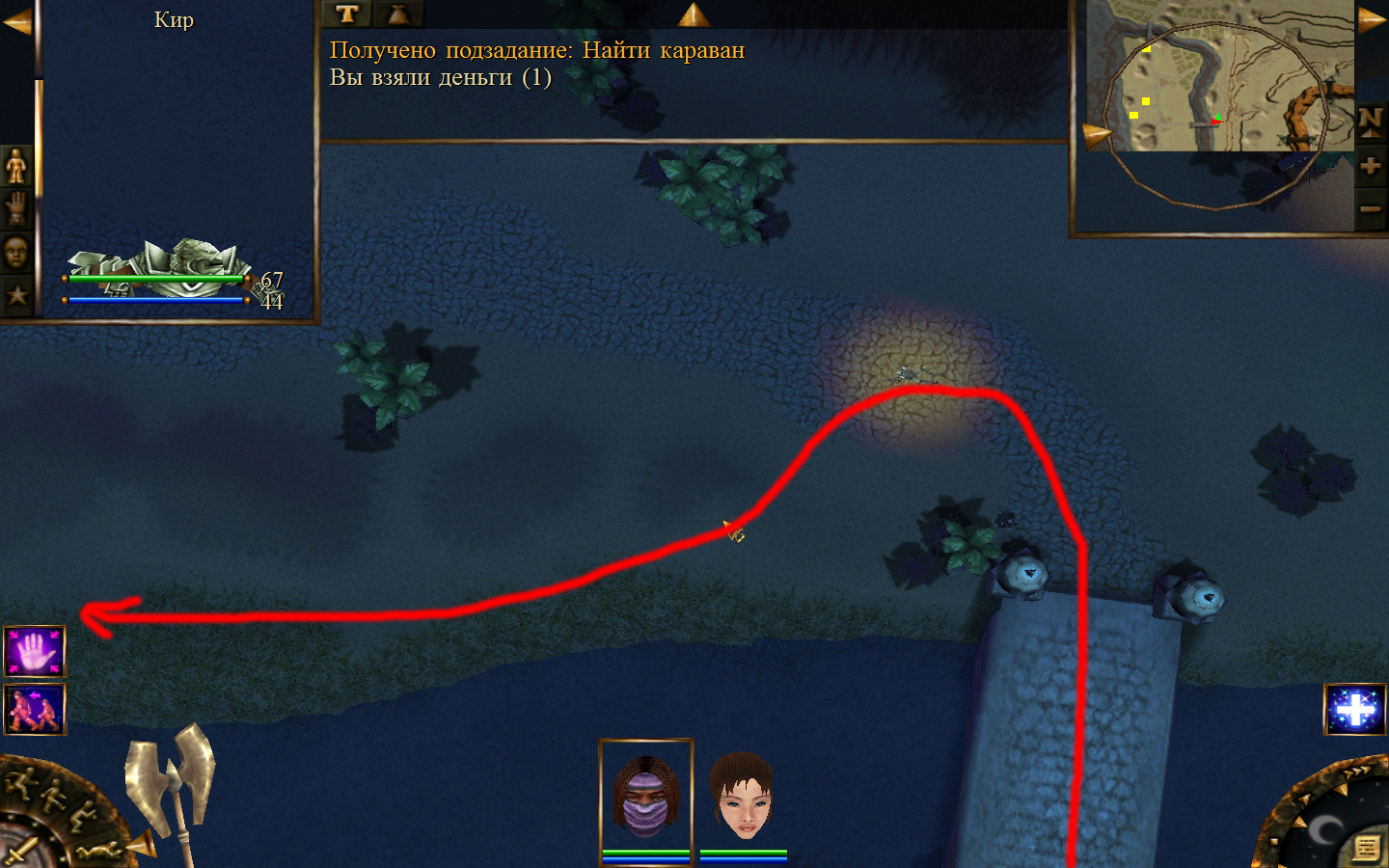Open the star tab in character panel
Image resolution: width=1389 pixels, height=868 pixels.
click(16, 295)
